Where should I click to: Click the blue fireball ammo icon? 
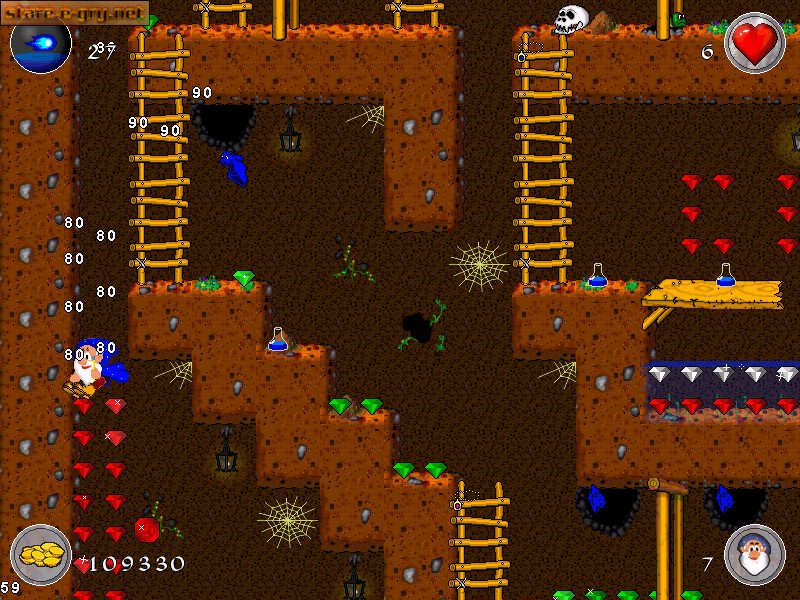click(41, 42)
